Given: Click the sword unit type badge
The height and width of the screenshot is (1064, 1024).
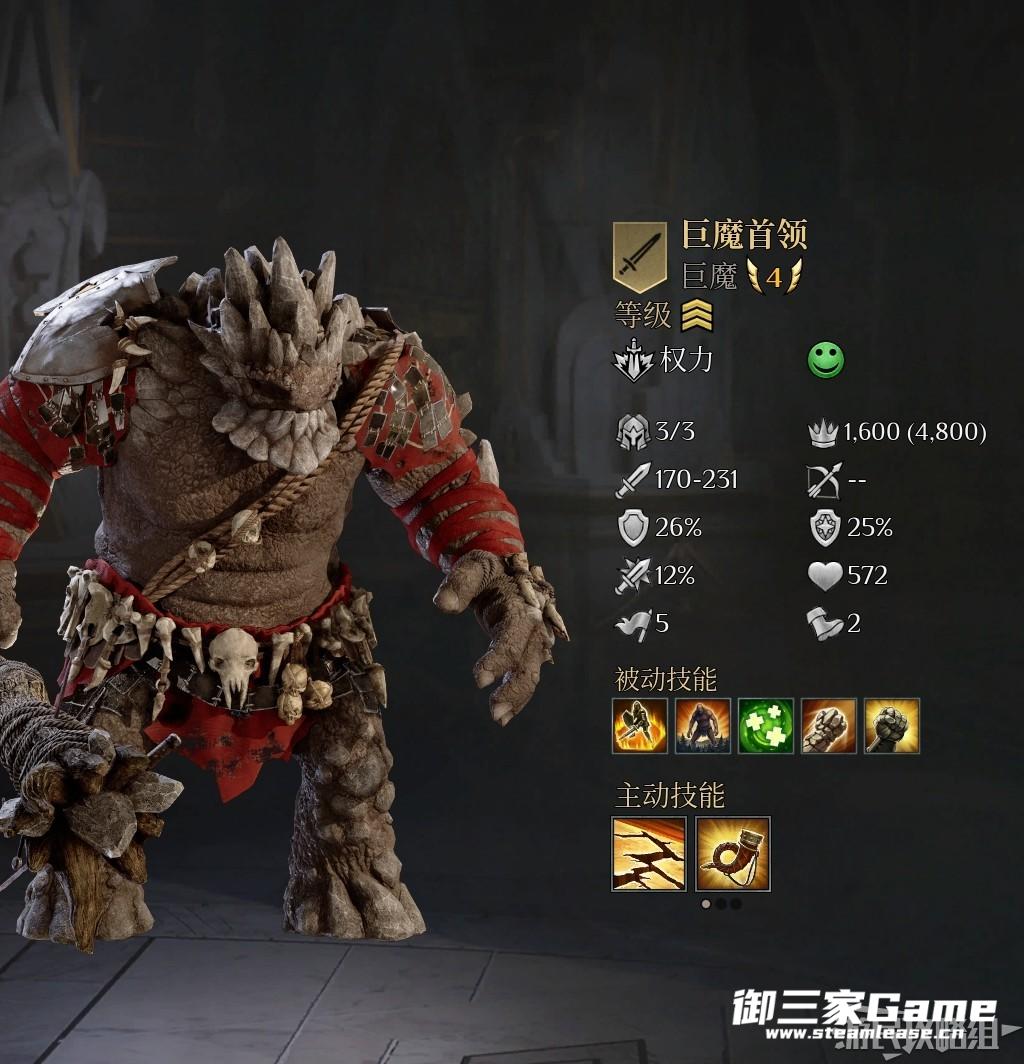Looking at the screenshot, I should pos(639,256).
